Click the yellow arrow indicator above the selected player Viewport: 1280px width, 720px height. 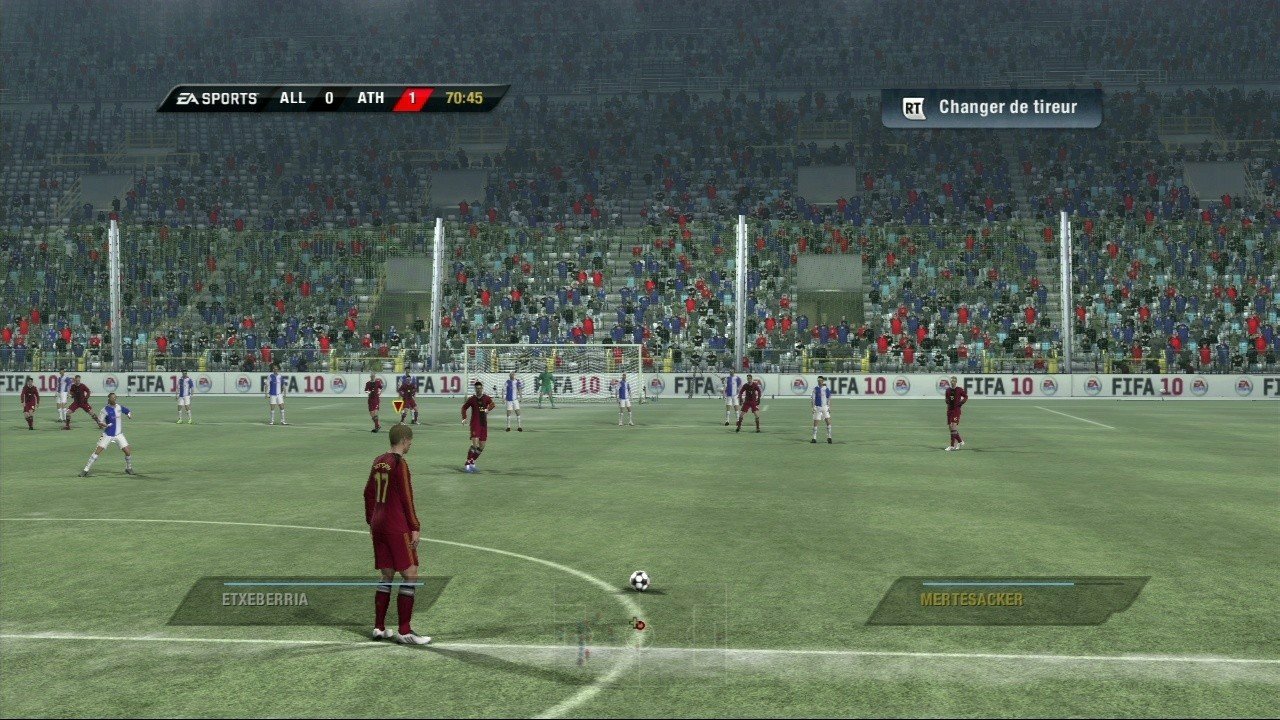396,403
